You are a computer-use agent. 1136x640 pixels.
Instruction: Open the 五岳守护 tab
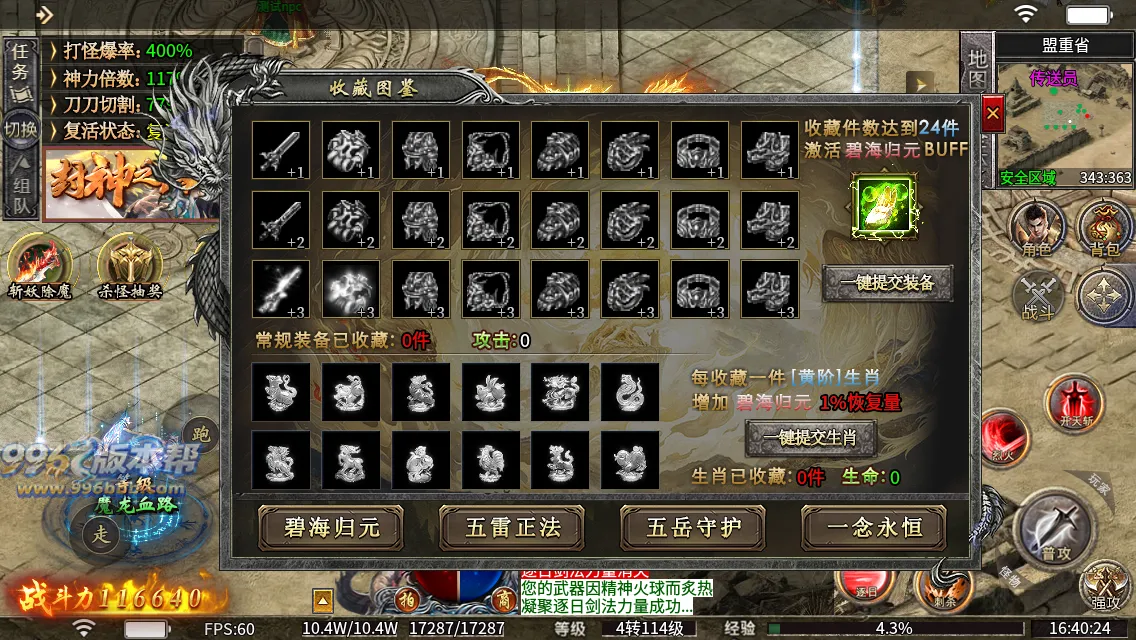693,527
